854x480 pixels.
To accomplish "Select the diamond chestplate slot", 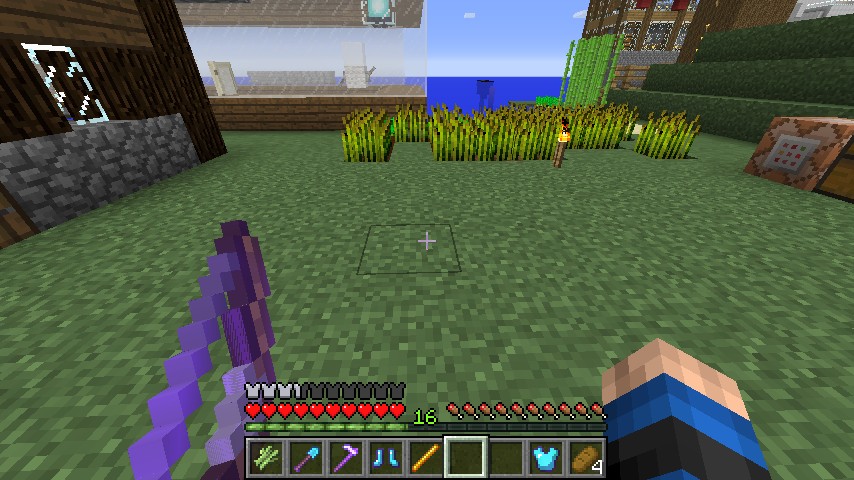I will tap(546, 458).
